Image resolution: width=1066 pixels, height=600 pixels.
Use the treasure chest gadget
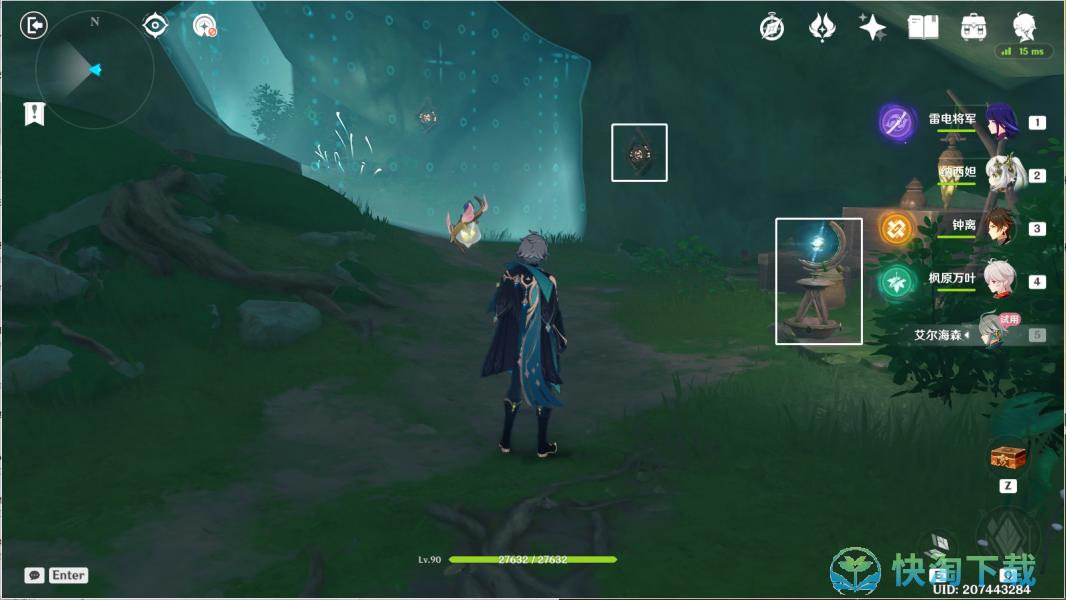click(1008, 458)
